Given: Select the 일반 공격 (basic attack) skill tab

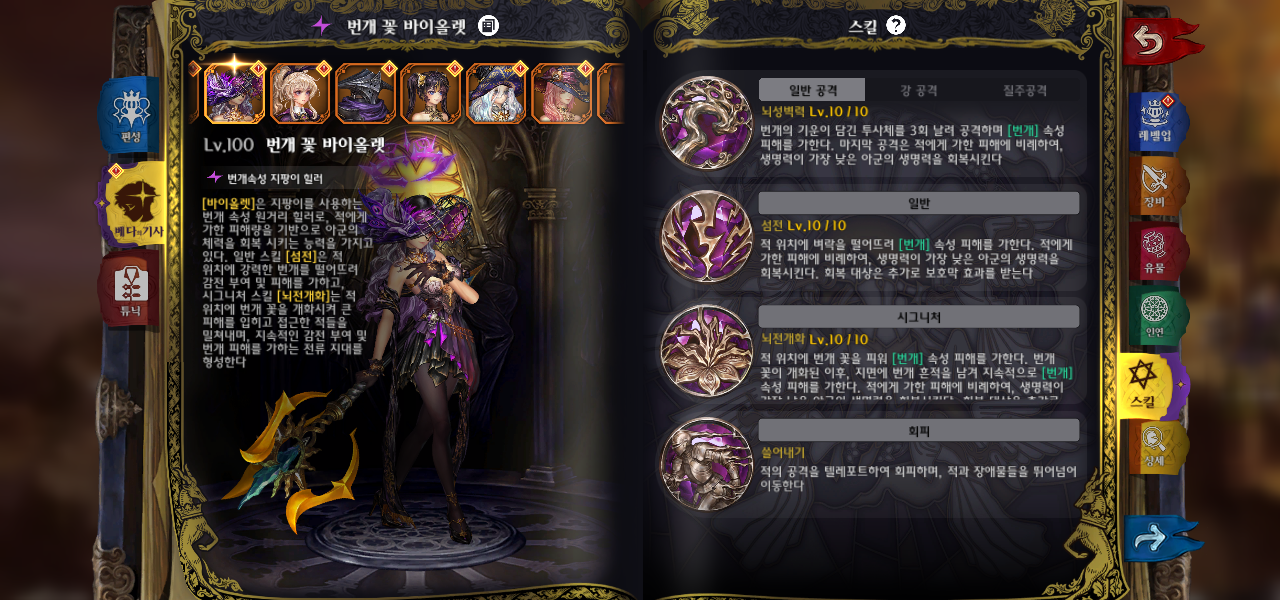Looking at the screenshot, I should coord(812,90).
